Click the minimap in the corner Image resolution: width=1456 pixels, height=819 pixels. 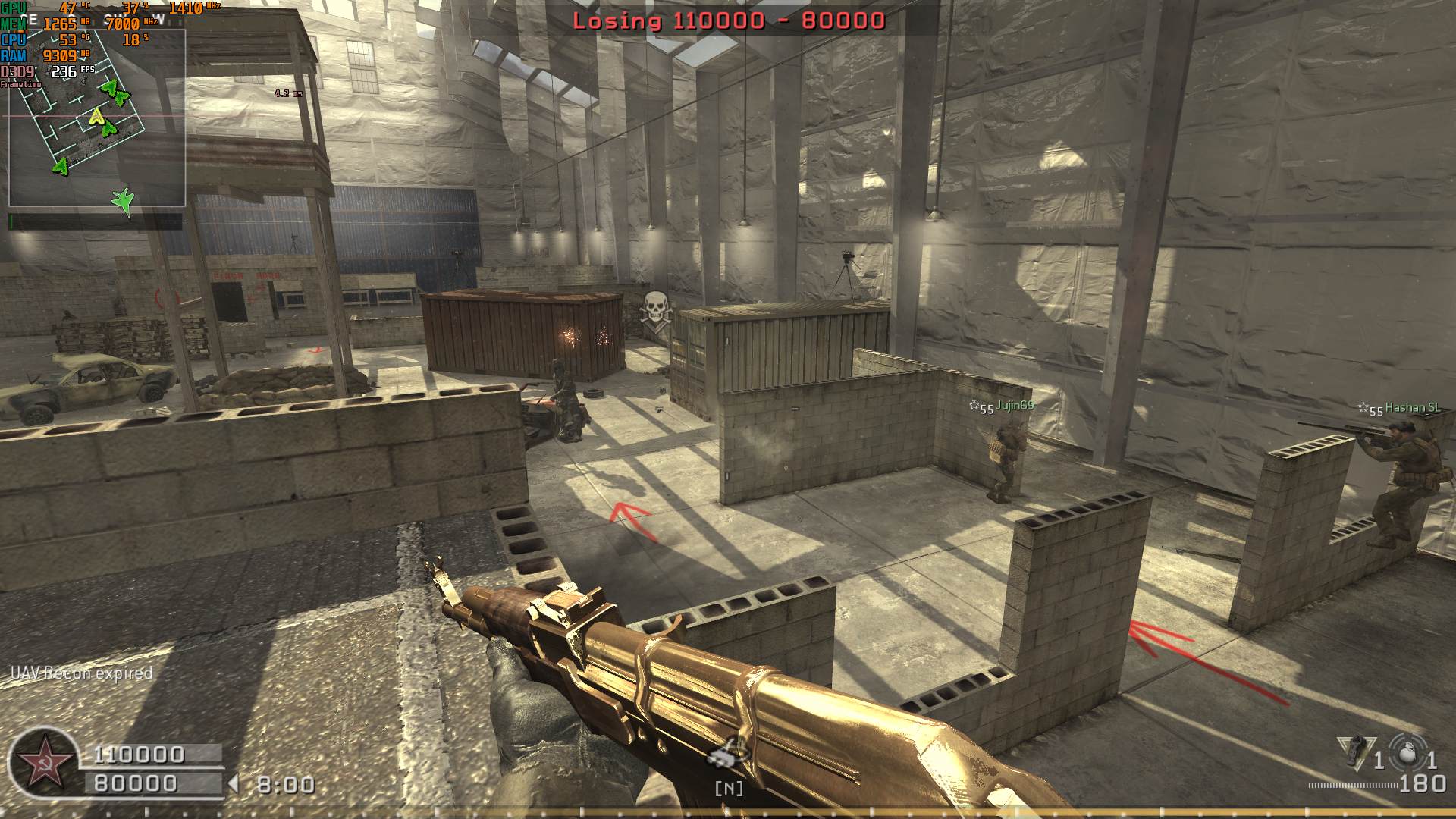click(97, 118)
